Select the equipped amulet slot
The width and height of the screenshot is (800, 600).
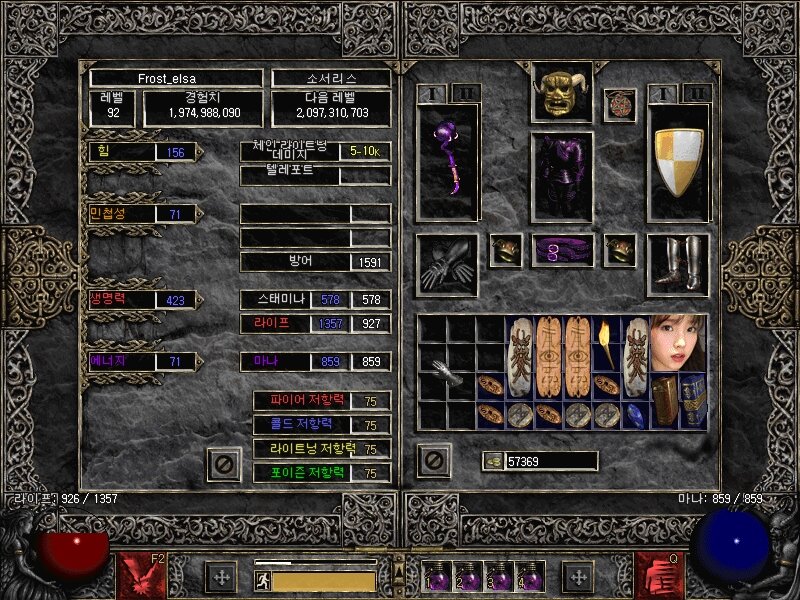click(619, 104)
